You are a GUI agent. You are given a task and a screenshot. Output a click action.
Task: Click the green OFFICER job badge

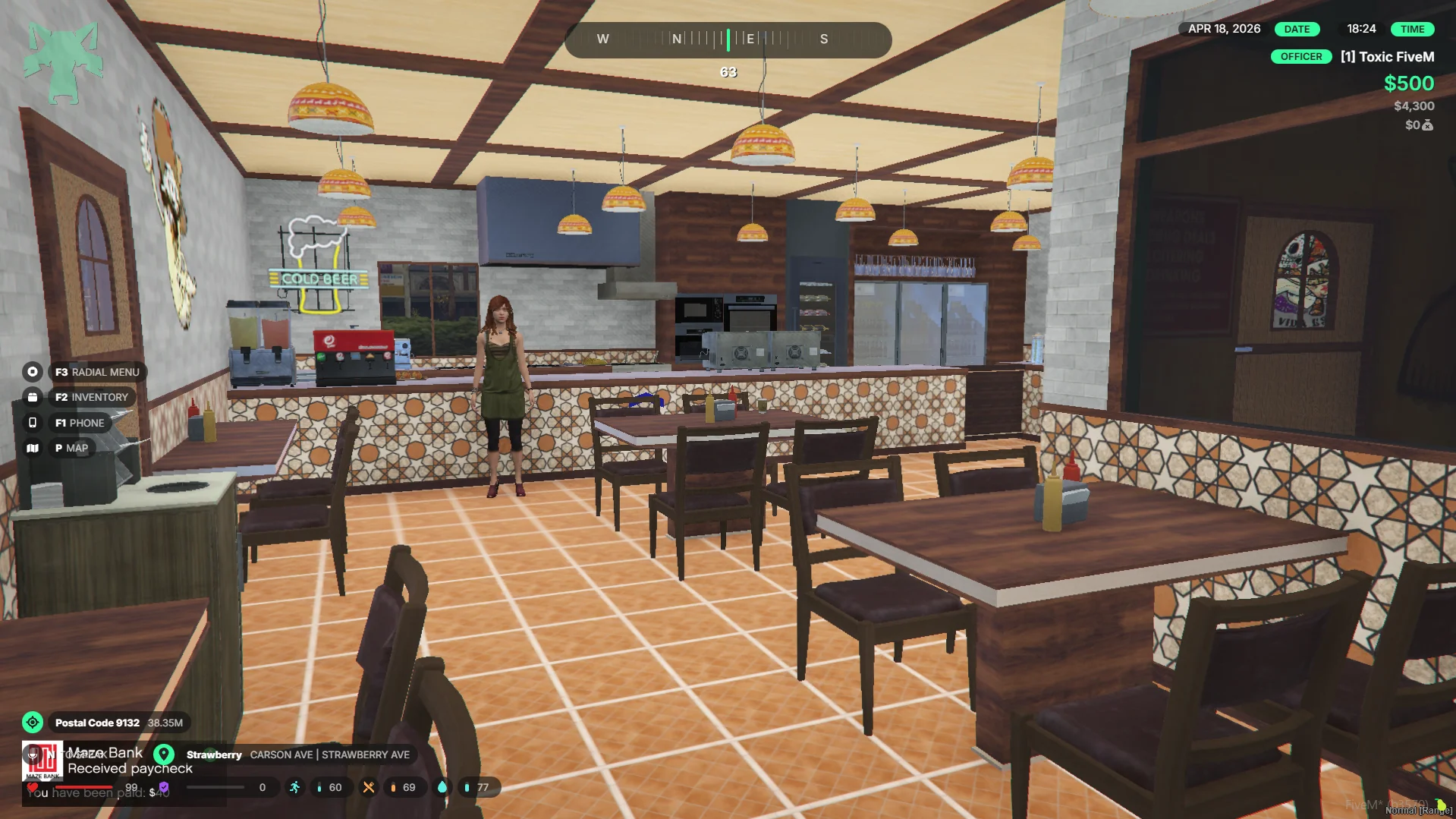(1300, 57)
